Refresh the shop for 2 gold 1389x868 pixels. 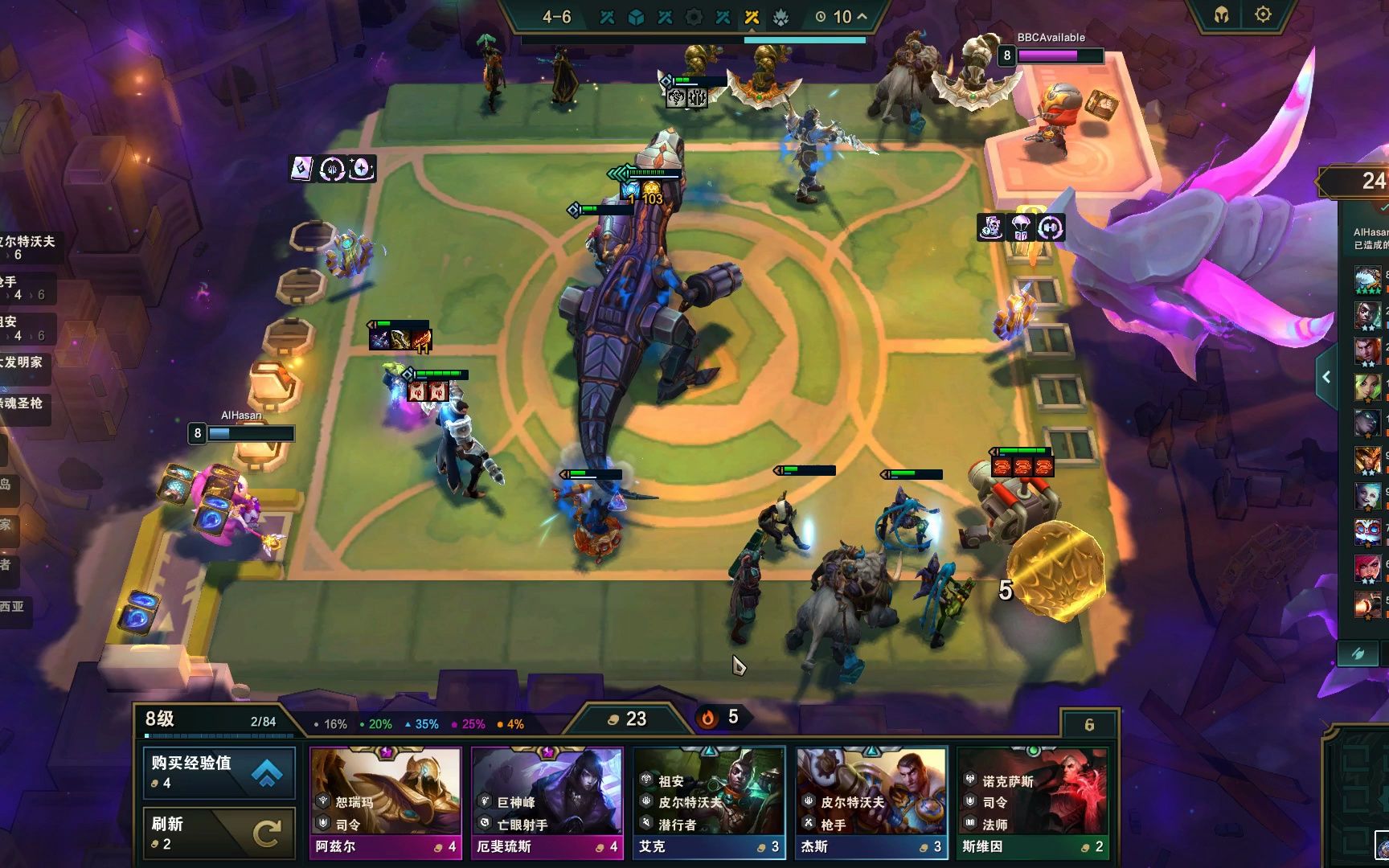pos(219,833)
